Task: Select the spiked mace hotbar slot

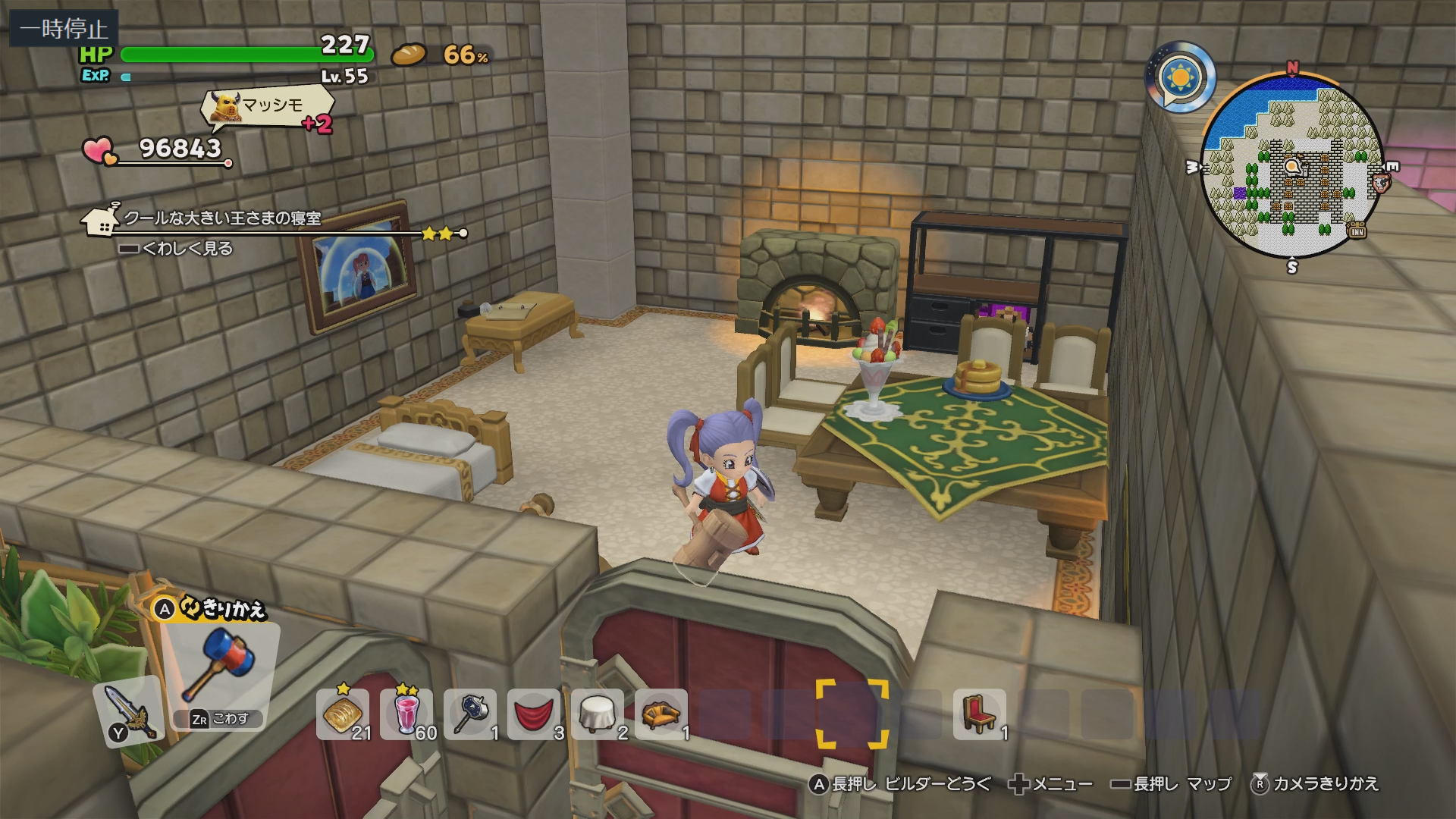Action: (x=470, y=714)
